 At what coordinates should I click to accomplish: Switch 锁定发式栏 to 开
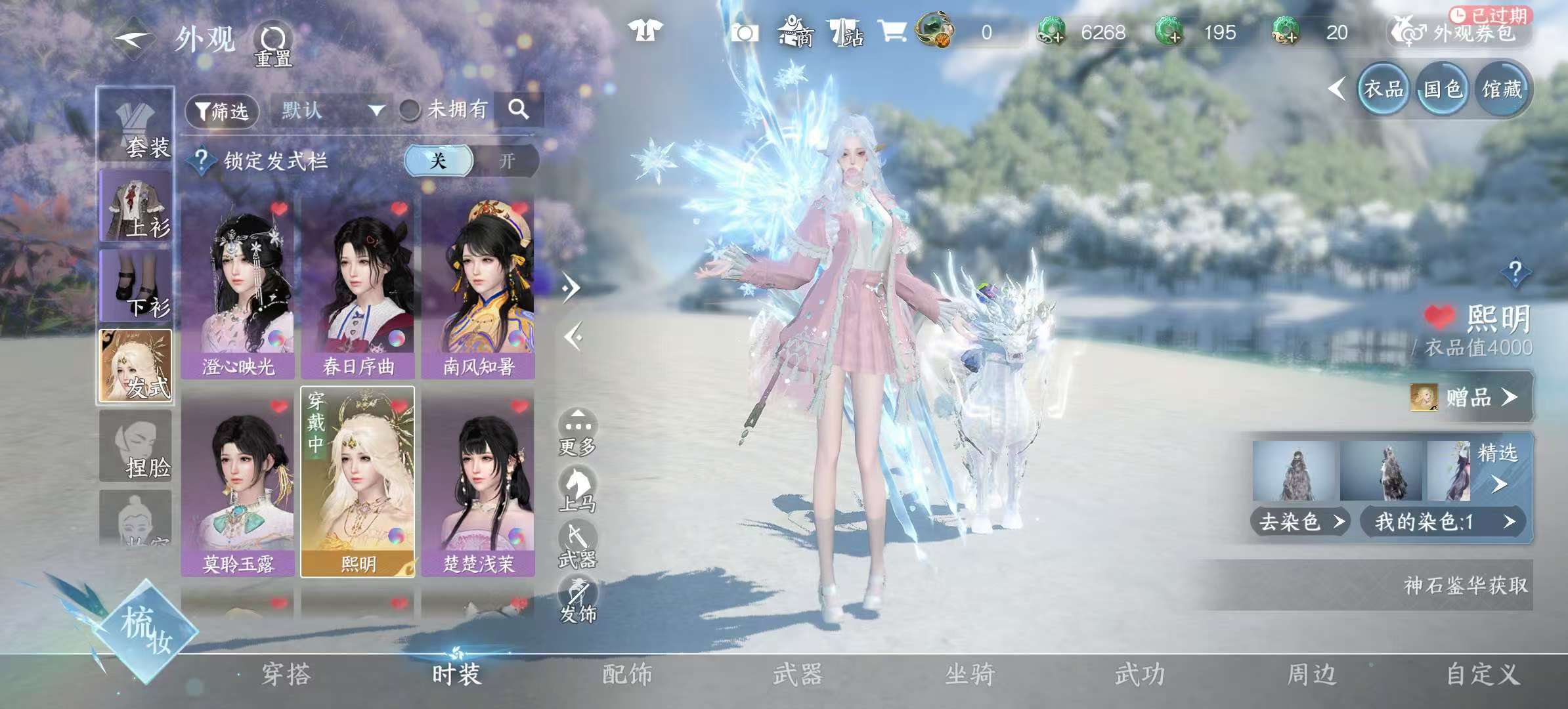[509, 161]
